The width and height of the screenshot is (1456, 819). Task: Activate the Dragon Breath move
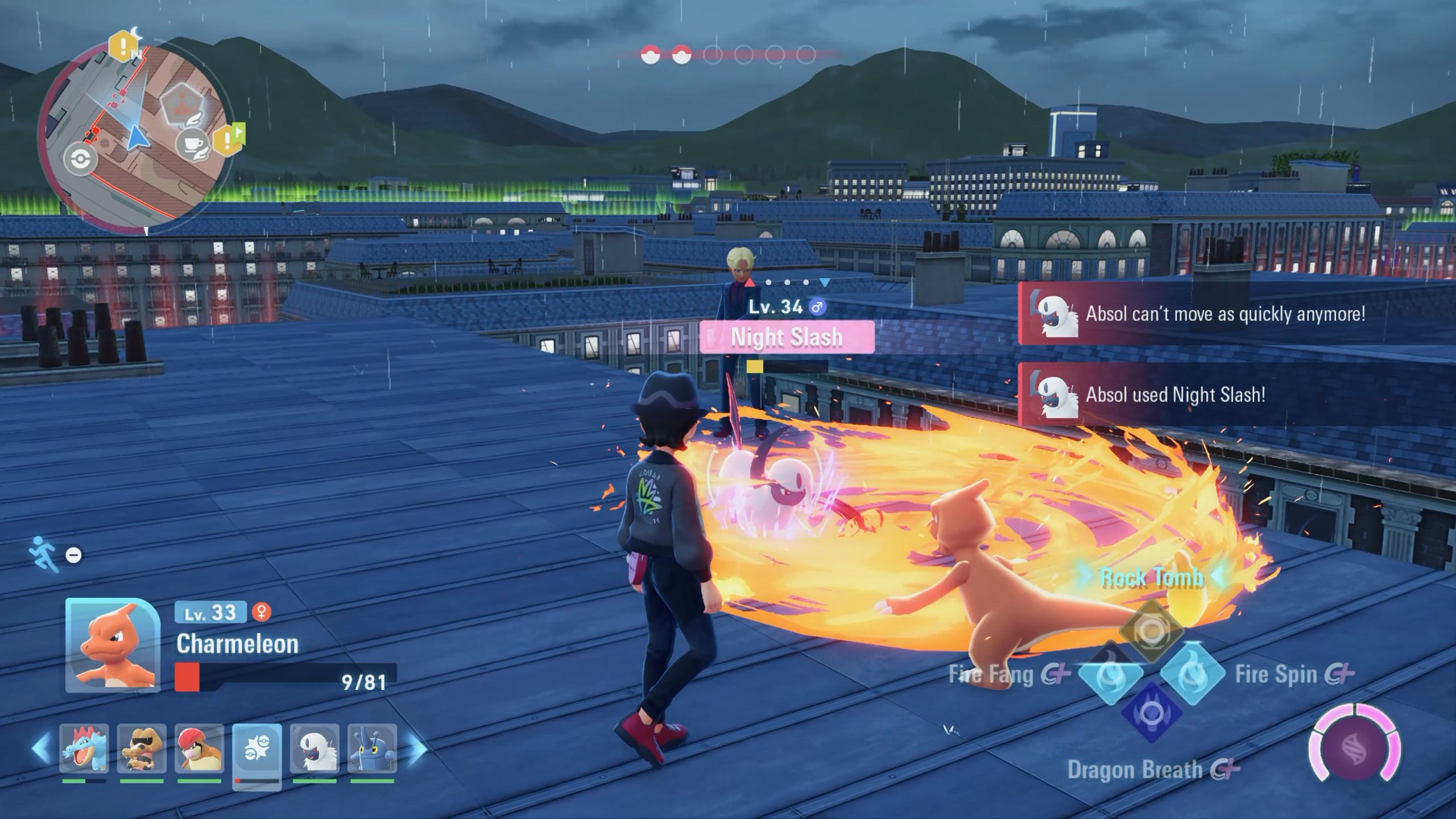(x=1152, y=713)
